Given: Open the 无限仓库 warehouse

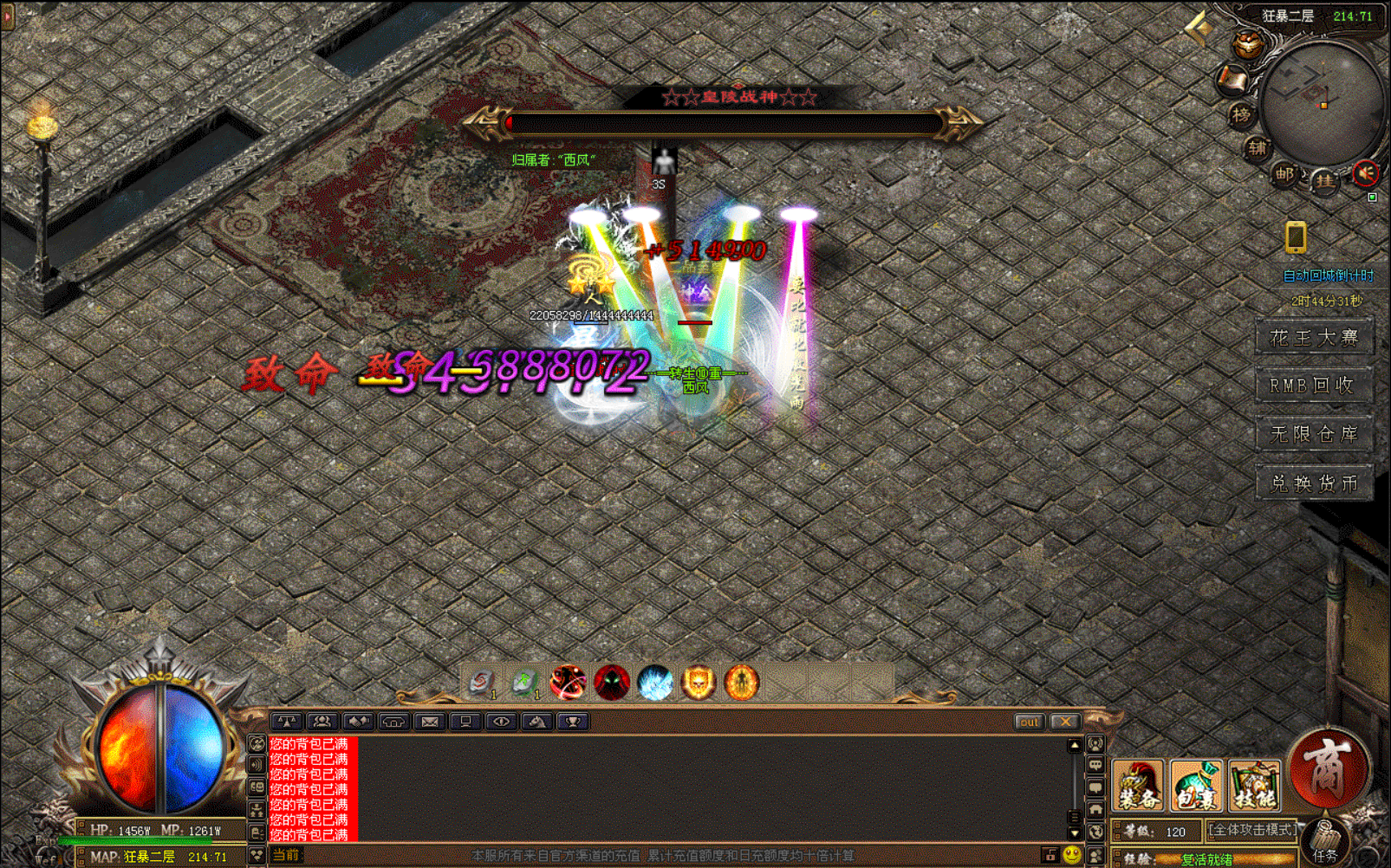Looking at the screenshot, I should point(1313,434).
